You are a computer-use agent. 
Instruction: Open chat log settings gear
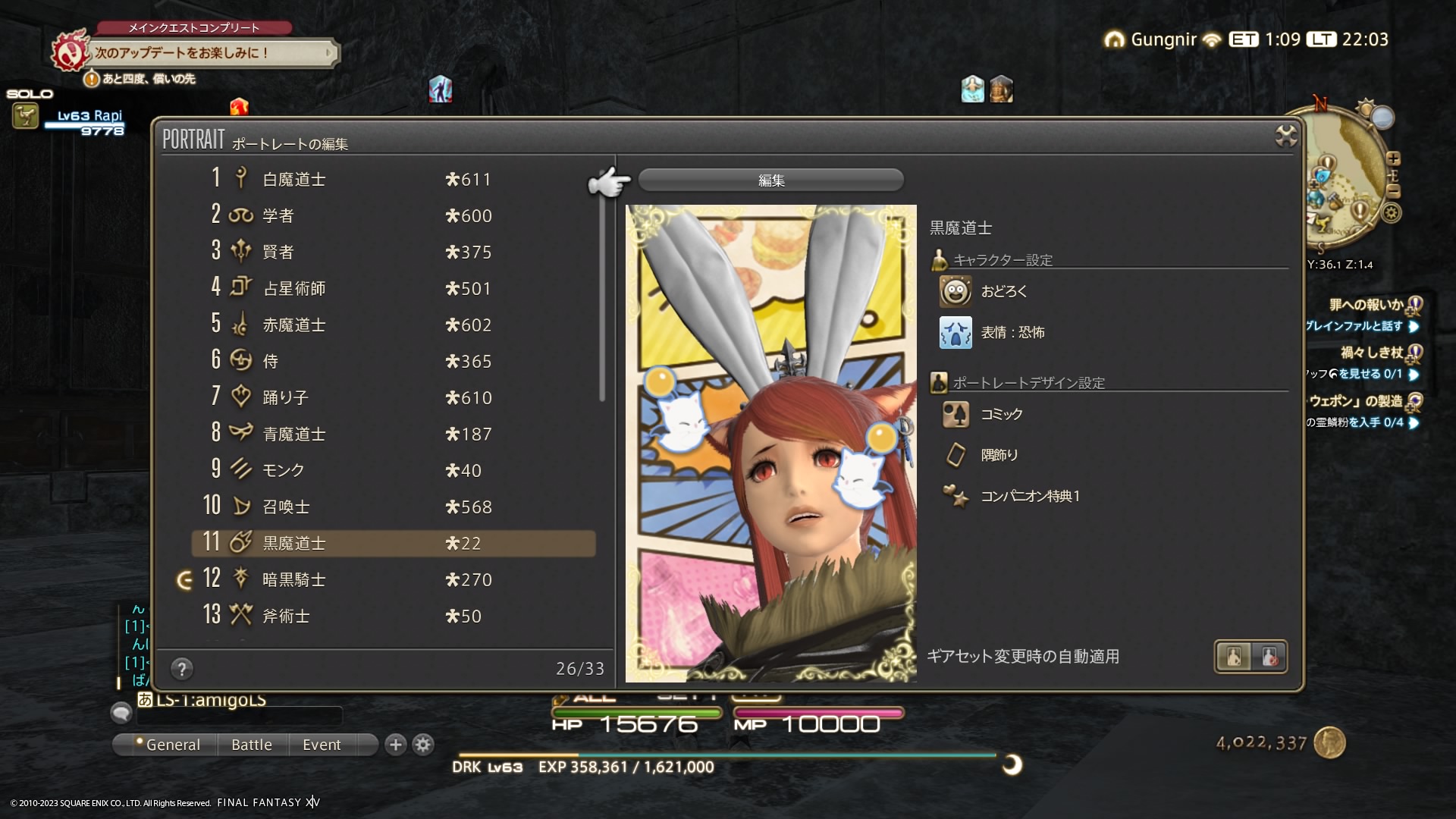[423, 745]
